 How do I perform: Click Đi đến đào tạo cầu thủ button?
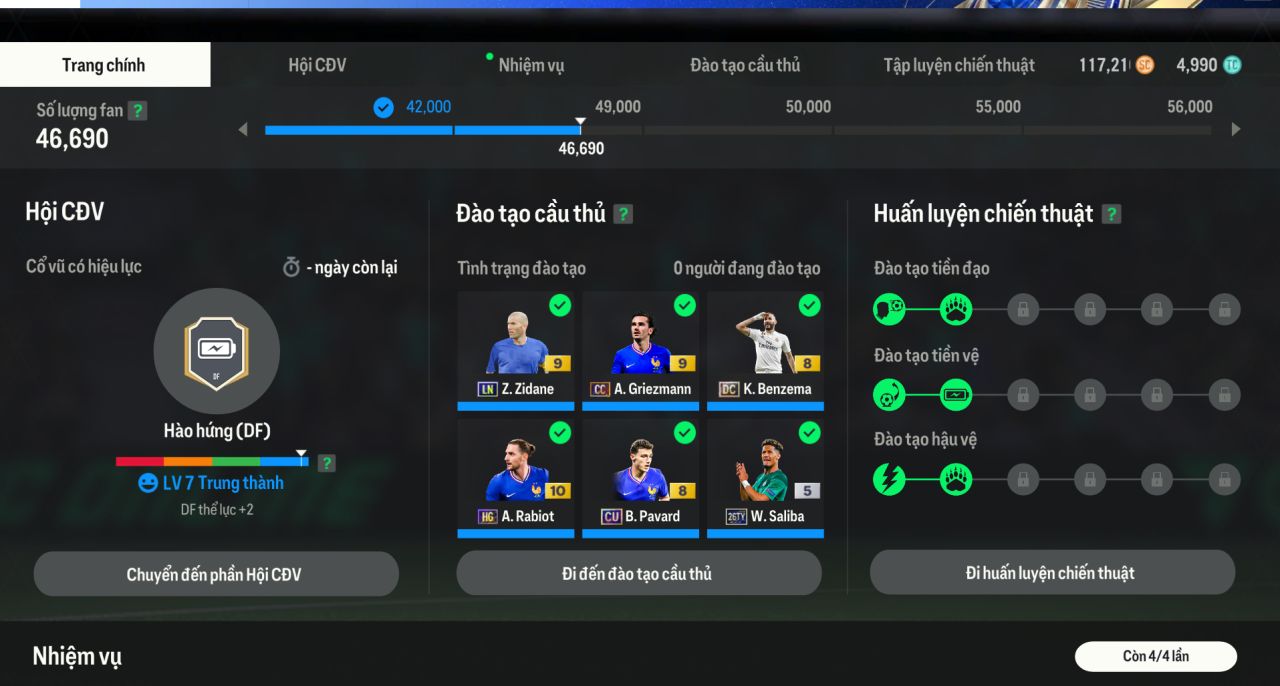click(638, 573)
